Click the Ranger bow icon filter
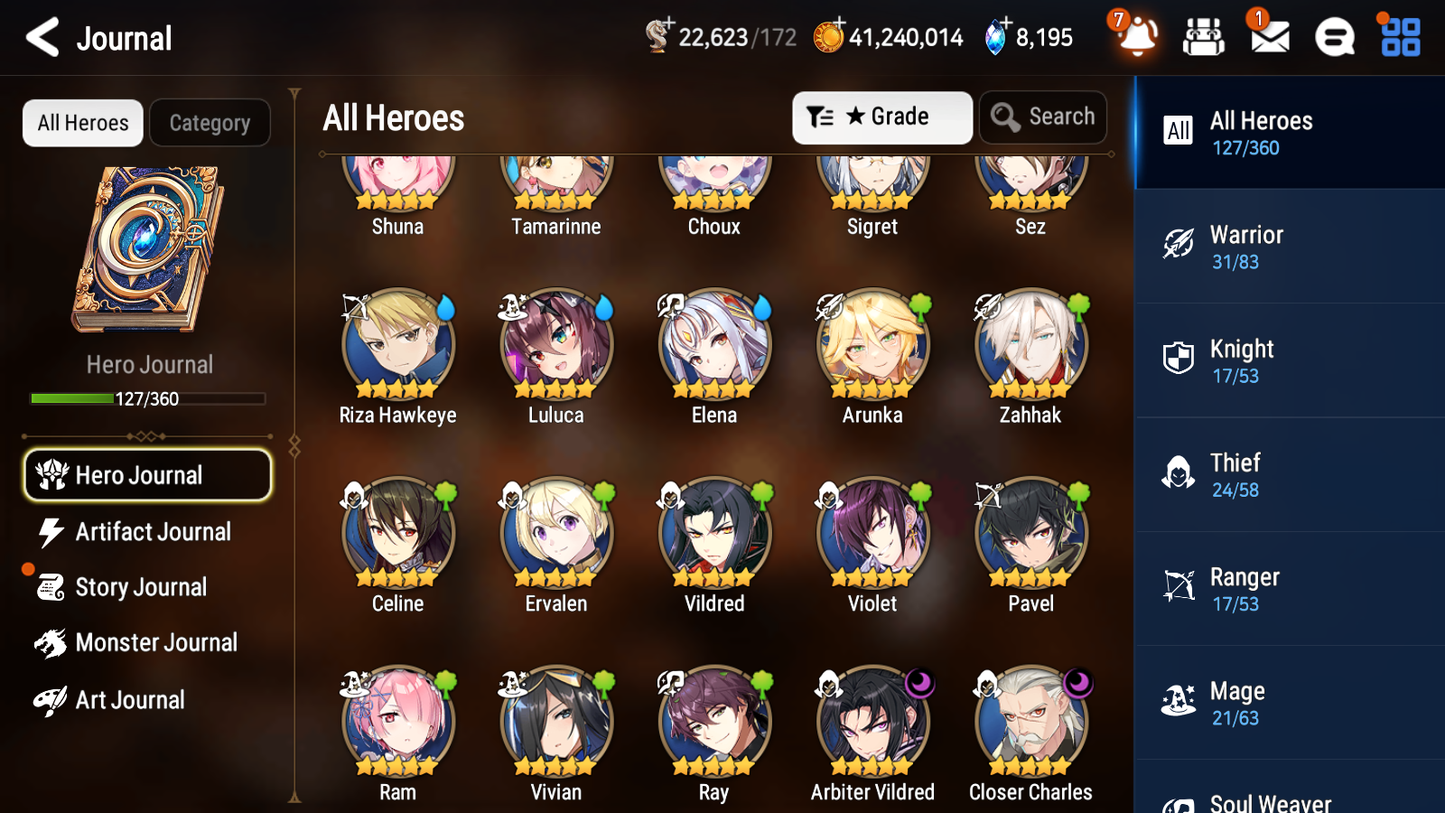The height and width of the screenshot is (813, 1445). click(x=1178, y=587)
